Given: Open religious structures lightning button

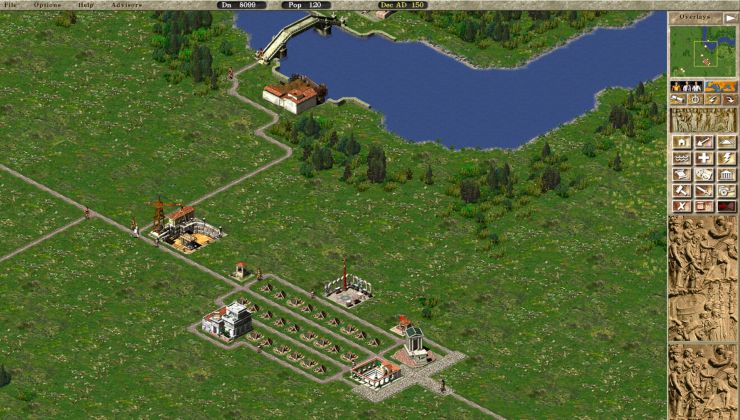Looking at the screenshot, I should [x=727, y=158].
